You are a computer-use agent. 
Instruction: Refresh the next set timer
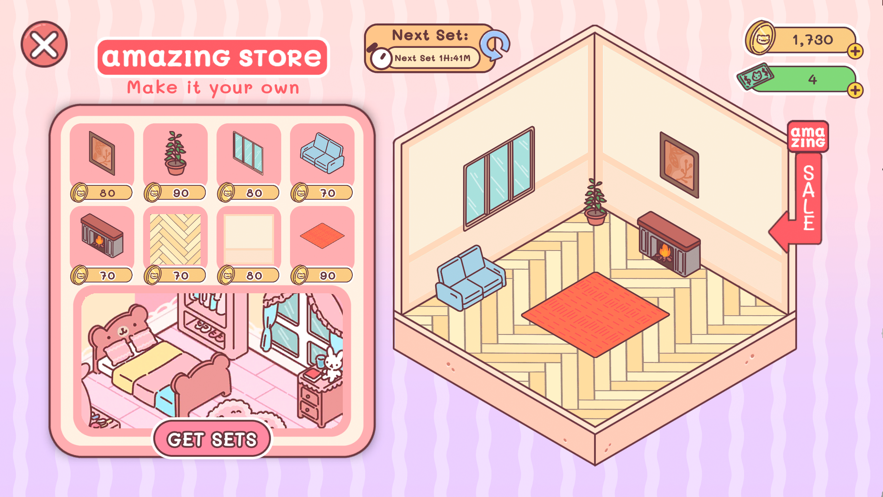coord(494,45)
